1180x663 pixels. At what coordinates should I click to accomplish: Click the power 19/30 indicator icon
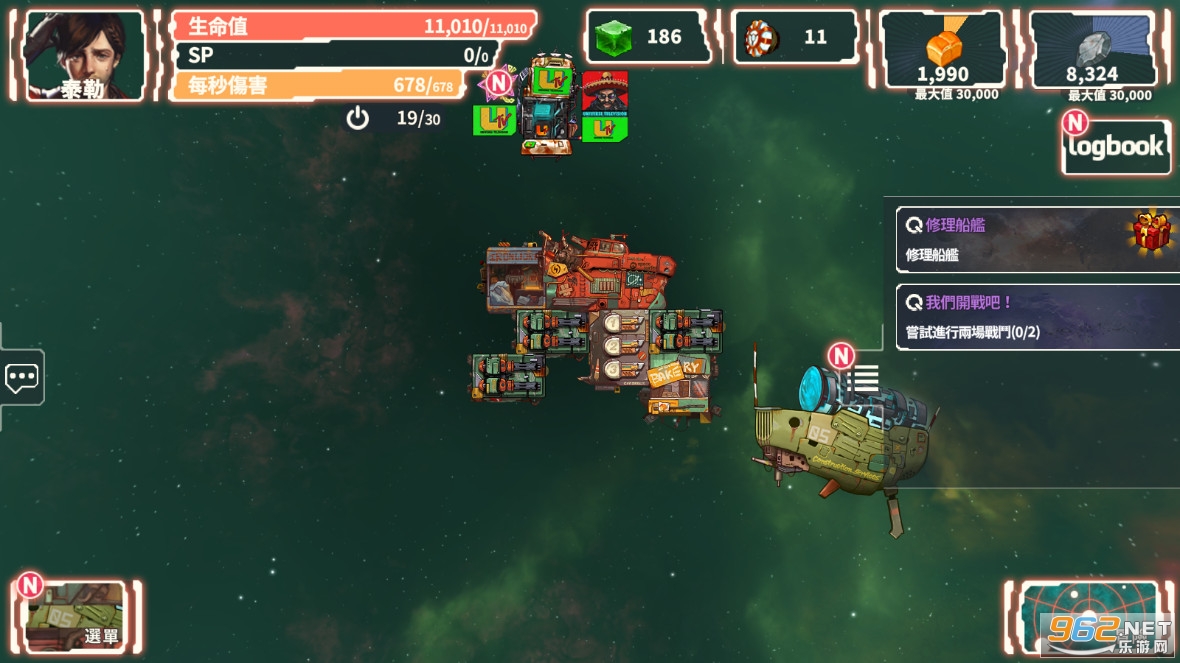tap(358, 119)
